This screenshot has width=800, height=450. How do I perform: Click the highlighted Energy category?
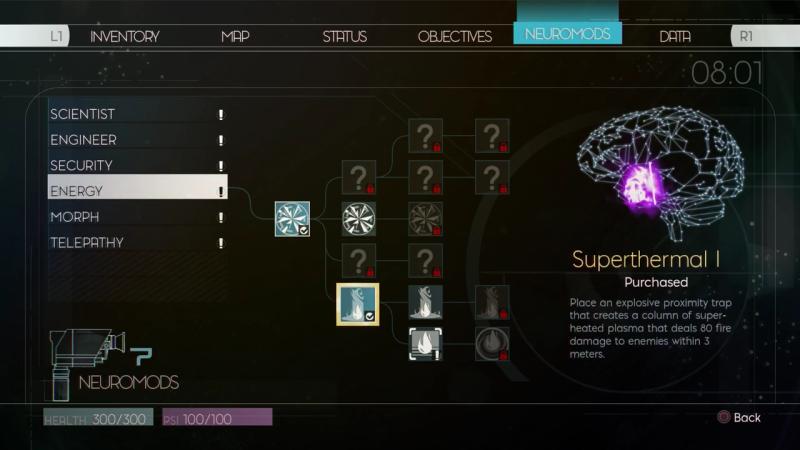(137, 191)
